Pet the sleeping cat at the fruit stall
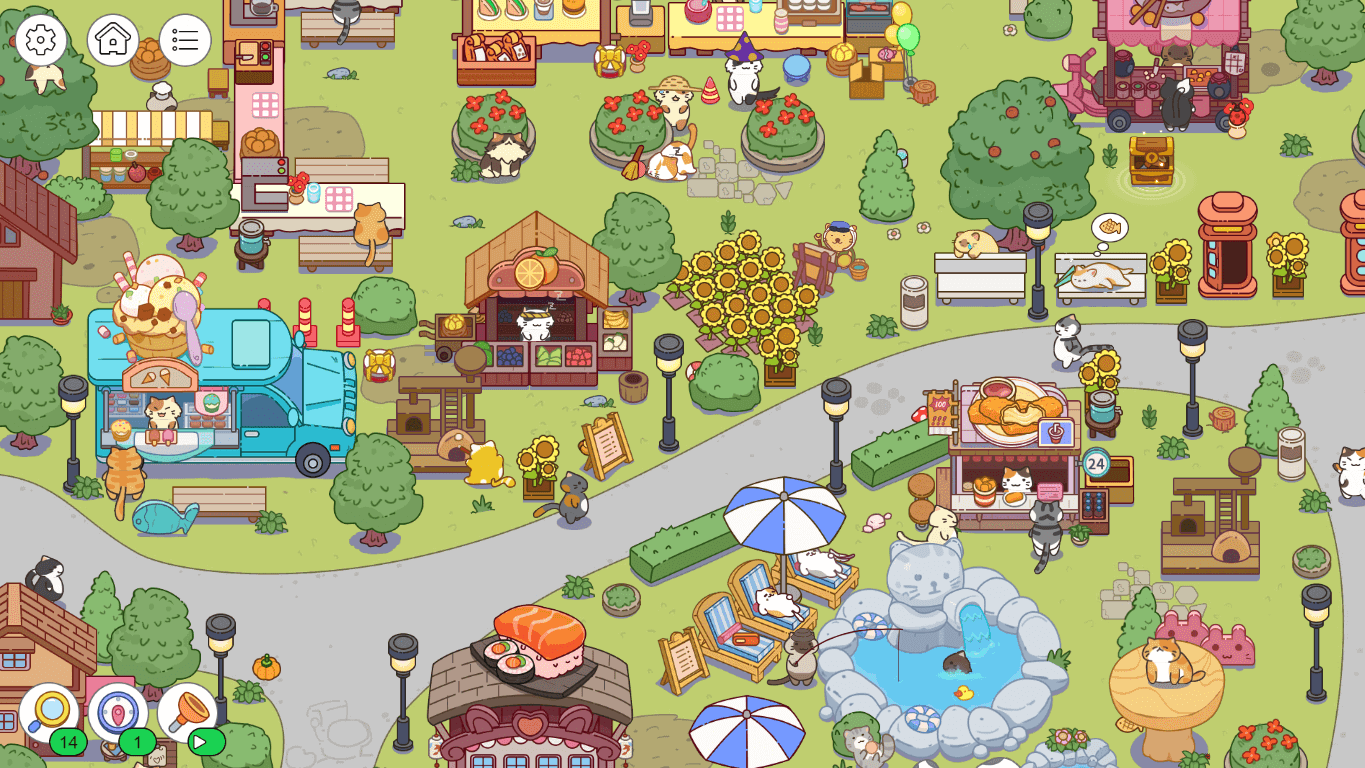Viewport: 1365px width, 768px height. pyautogui.click(x=534, y=323)
